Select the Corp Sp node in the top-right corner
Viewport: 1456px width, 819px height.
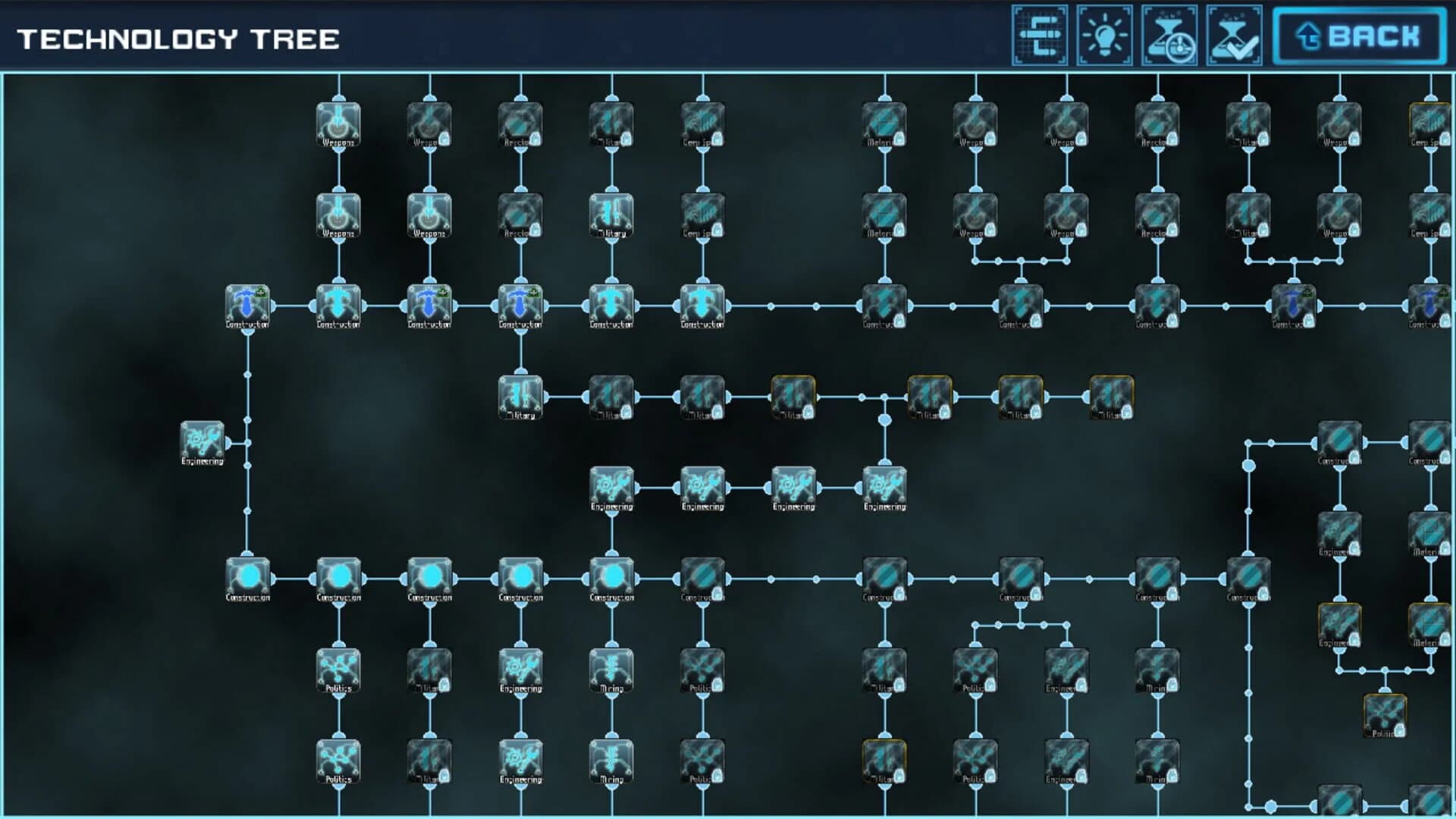tap(1429, 125)
